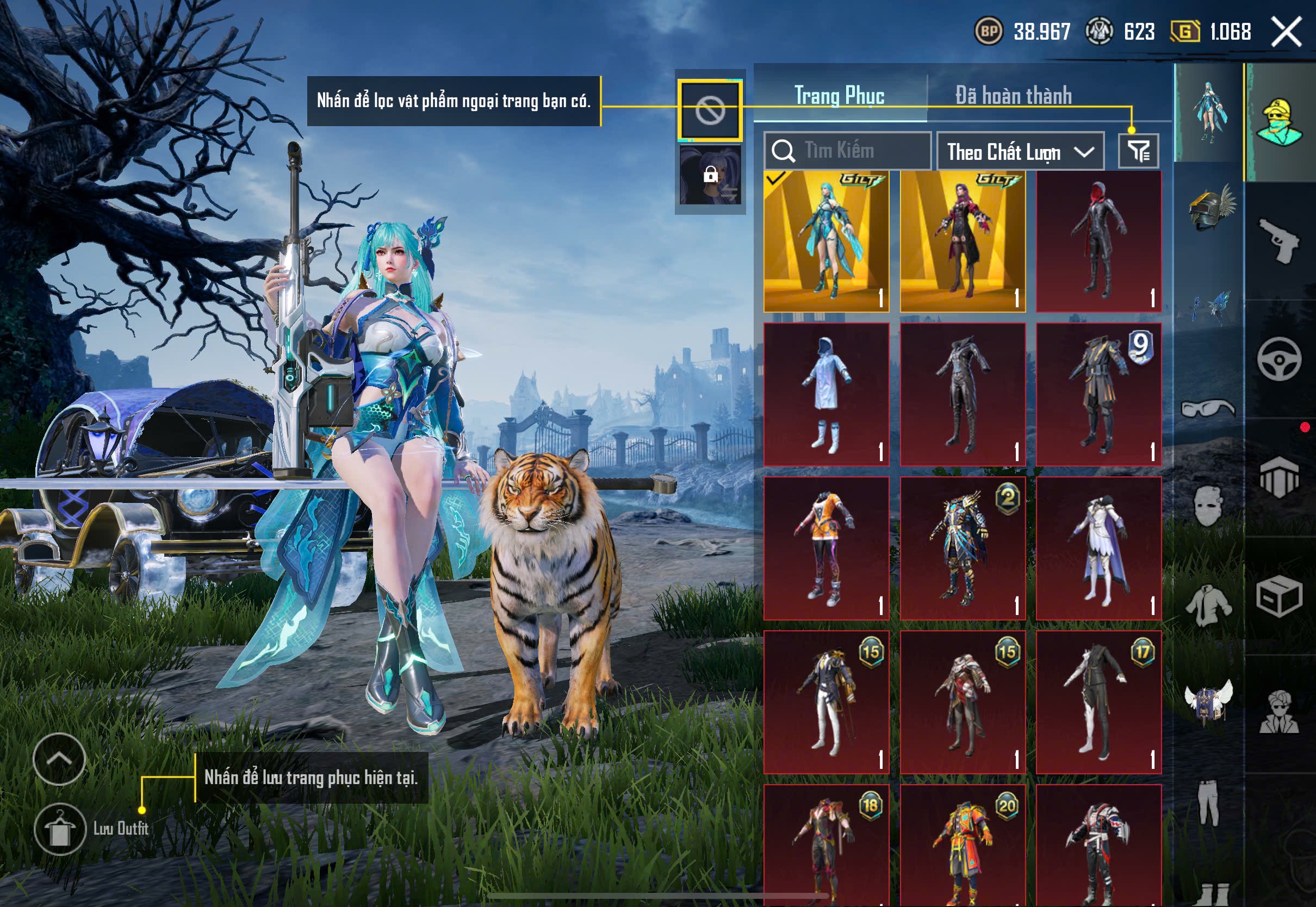
Task: Pick the white hooded raincoat outfit
Action: point(826,394)
